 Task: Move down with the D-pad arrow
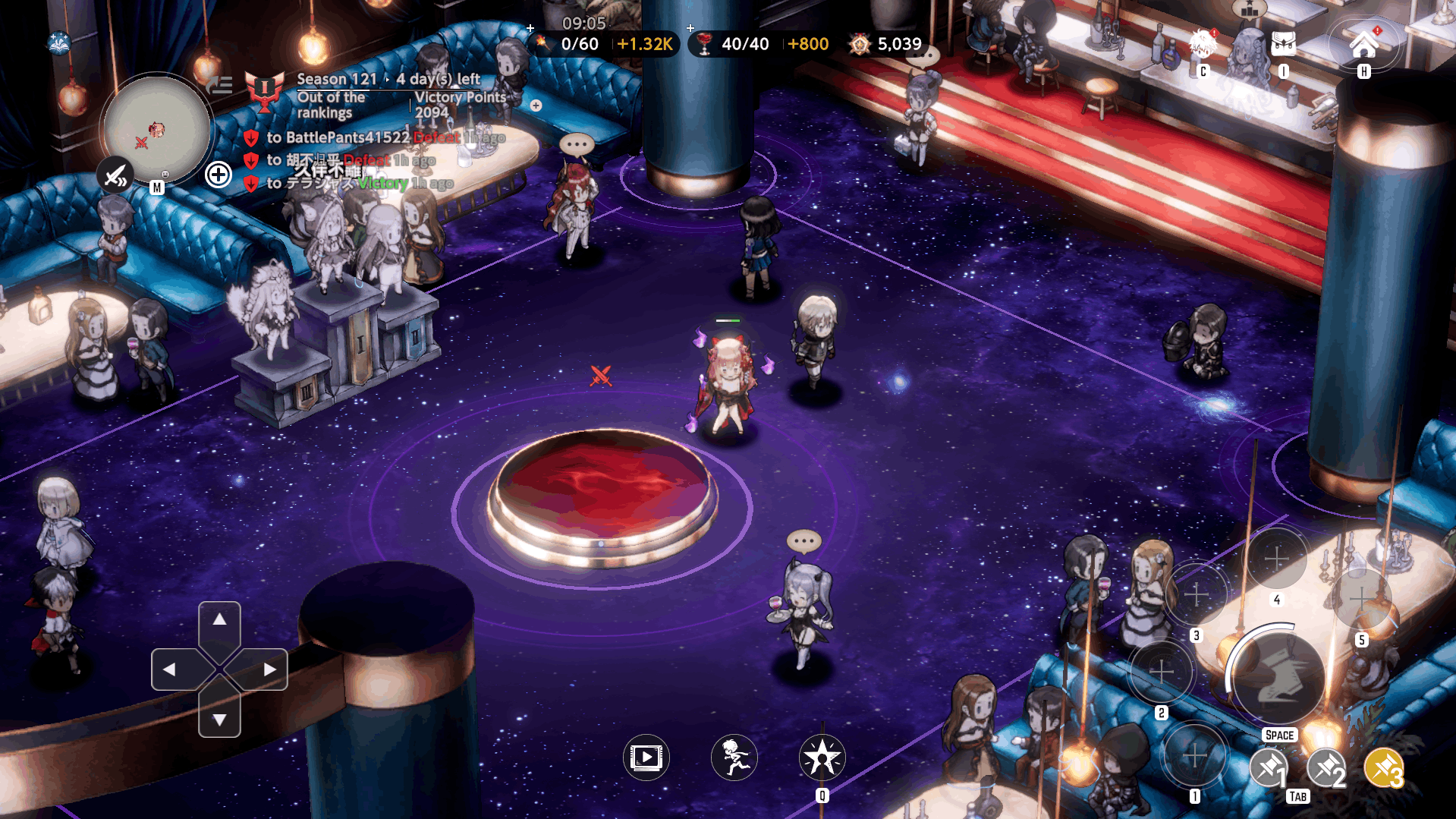[219, 719]
